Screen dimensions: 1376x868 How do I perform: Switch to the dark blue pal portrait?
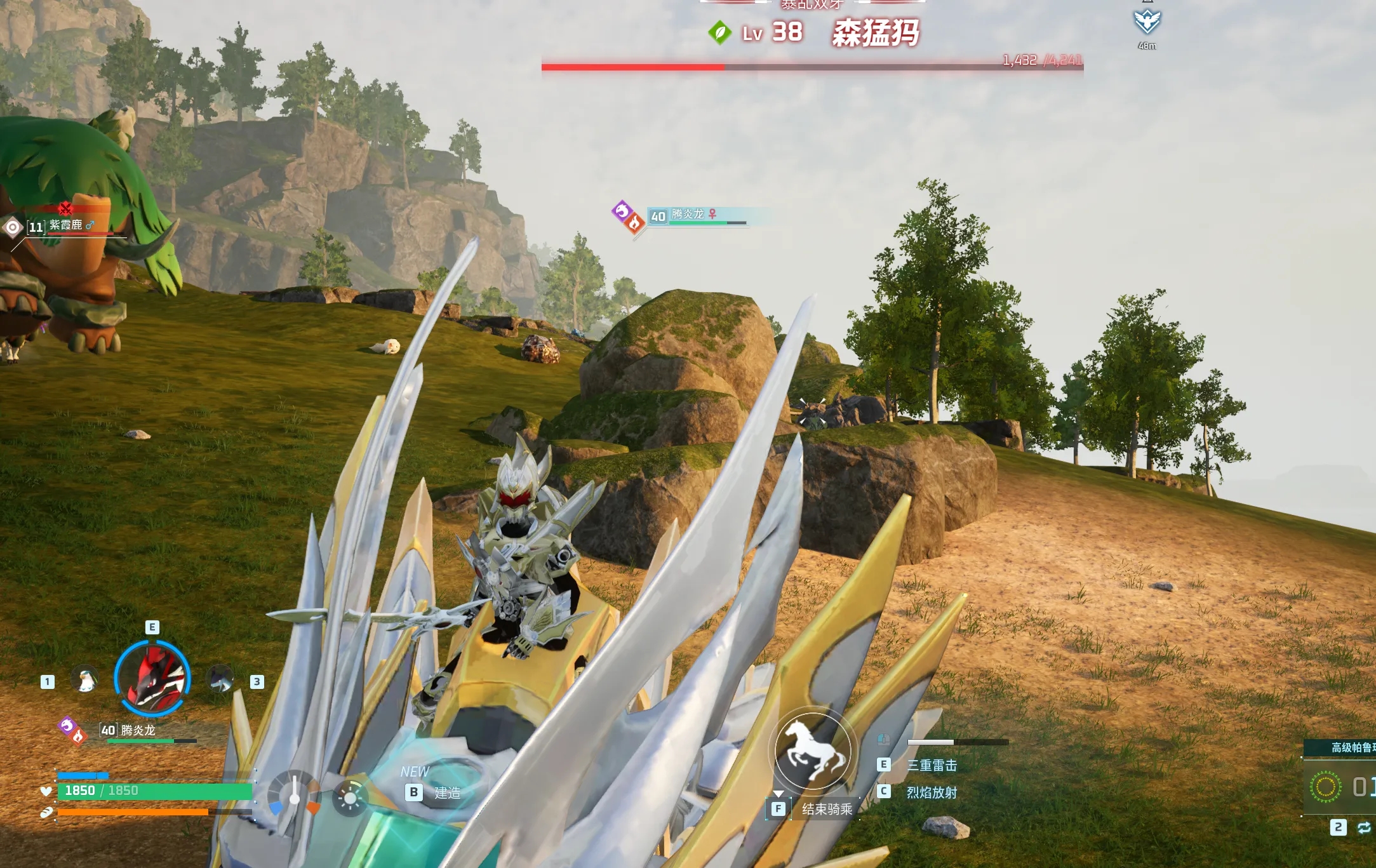(x=220, y=680)
